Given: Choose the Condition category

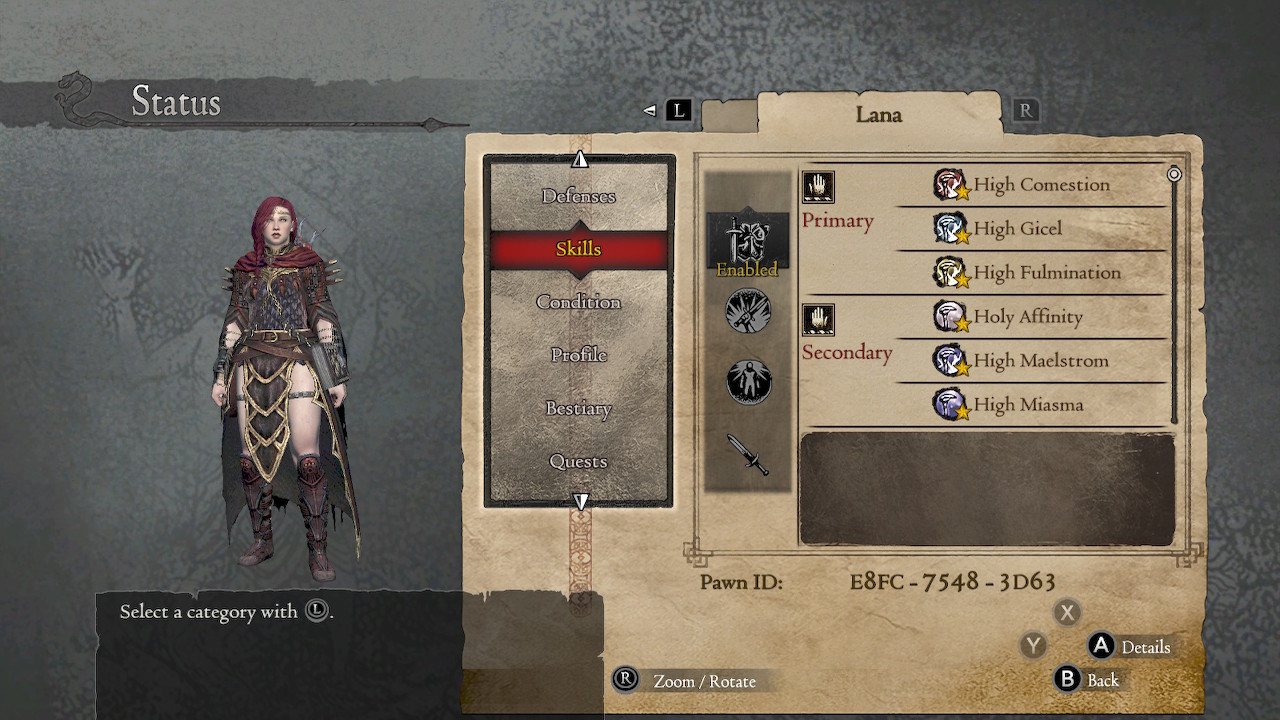Looking at the screenshot, I should 578,302.
